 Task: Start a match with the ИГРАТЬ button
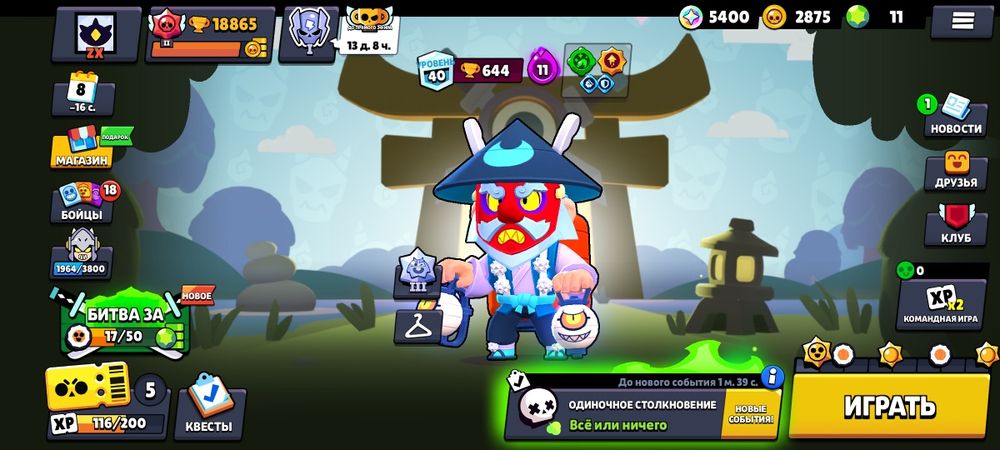[x=889, y=405]
